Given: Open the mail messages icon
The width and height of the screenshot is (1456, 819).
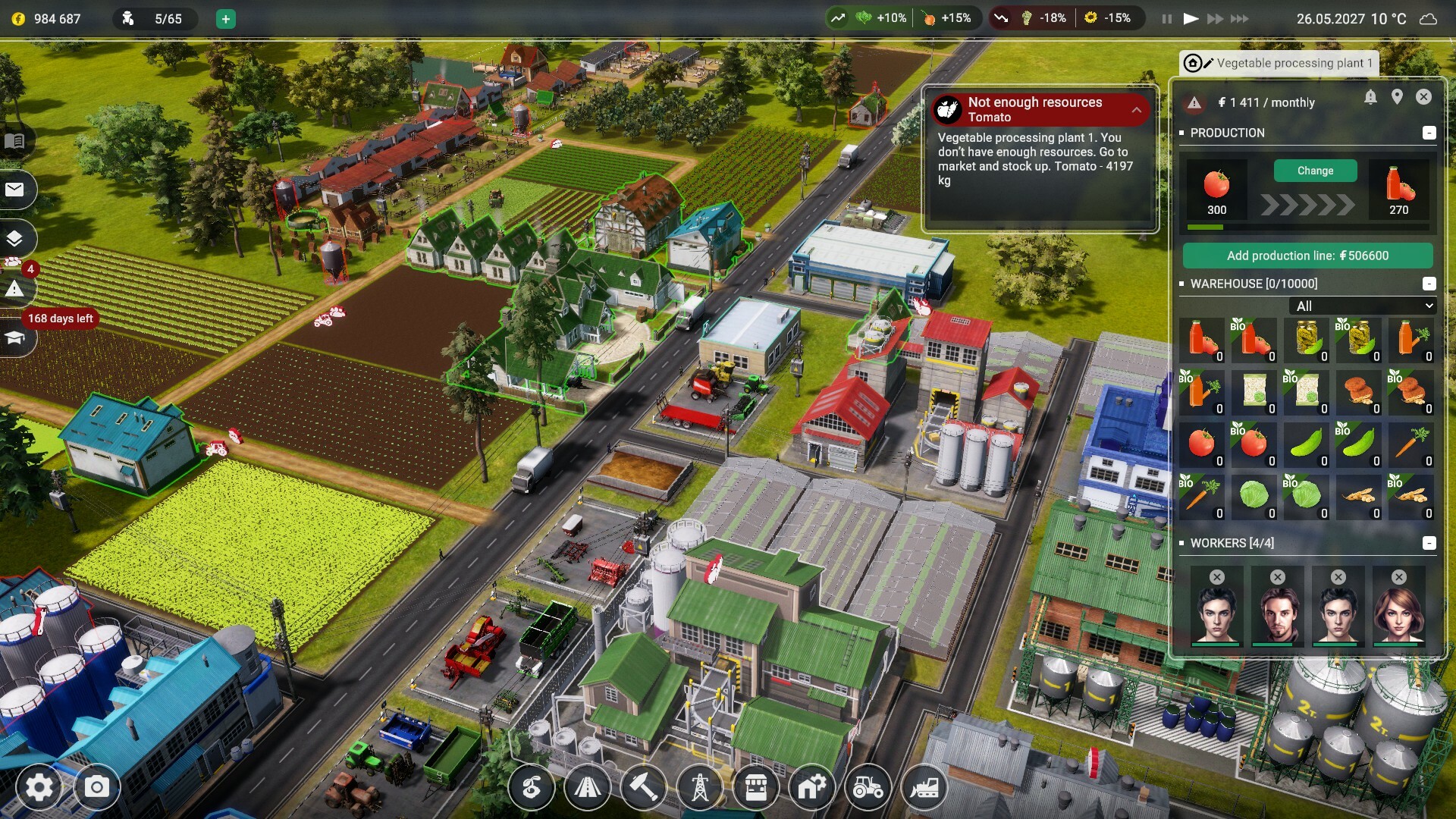Looking at the screenshot, I should pyautogui.click(x=14, y=190).
